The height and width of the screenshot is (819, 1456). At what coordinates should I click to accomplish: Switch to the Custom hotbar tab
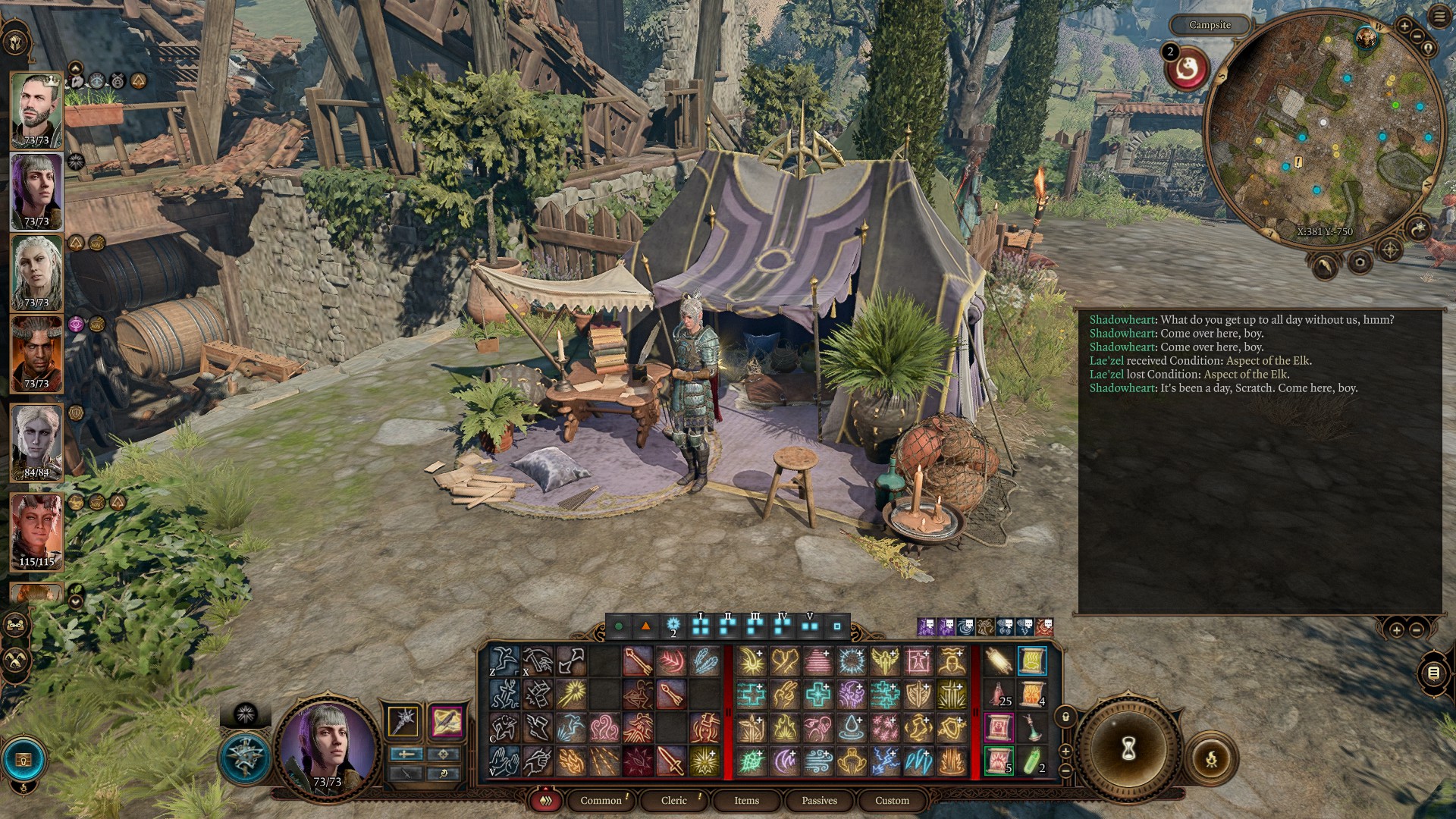892,800
